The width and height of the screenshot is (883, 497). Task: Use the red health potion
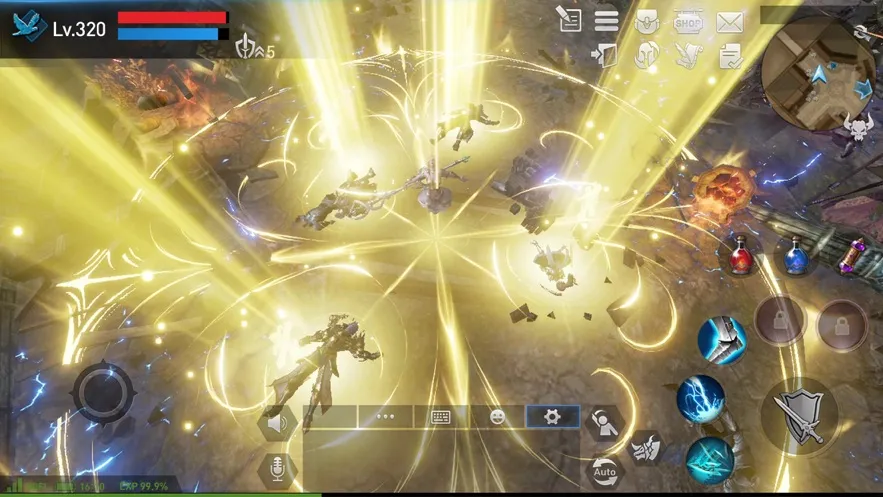pos(741,259)
